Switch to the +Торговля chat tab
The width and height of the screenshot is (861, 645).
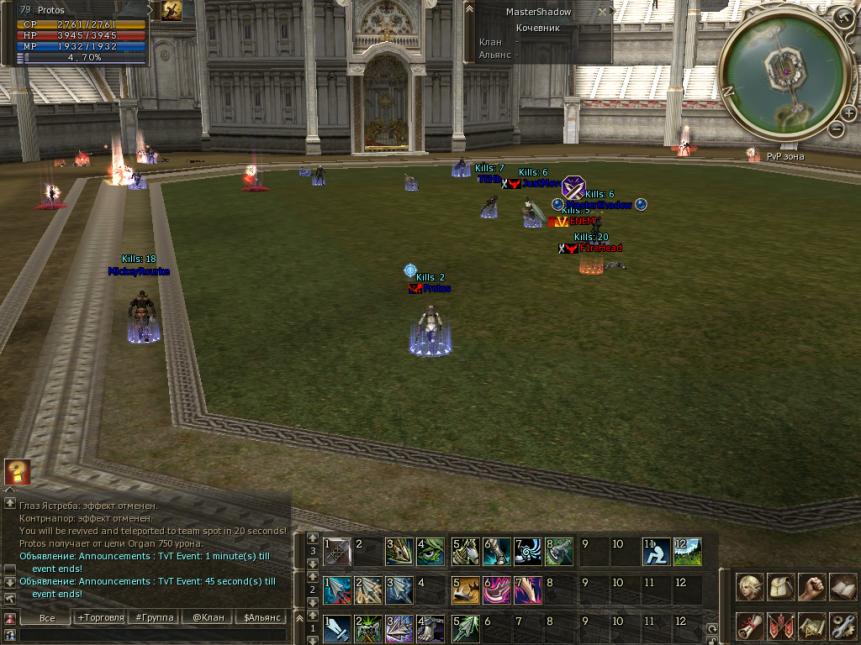pyautogui.click(x=101, y=618)
